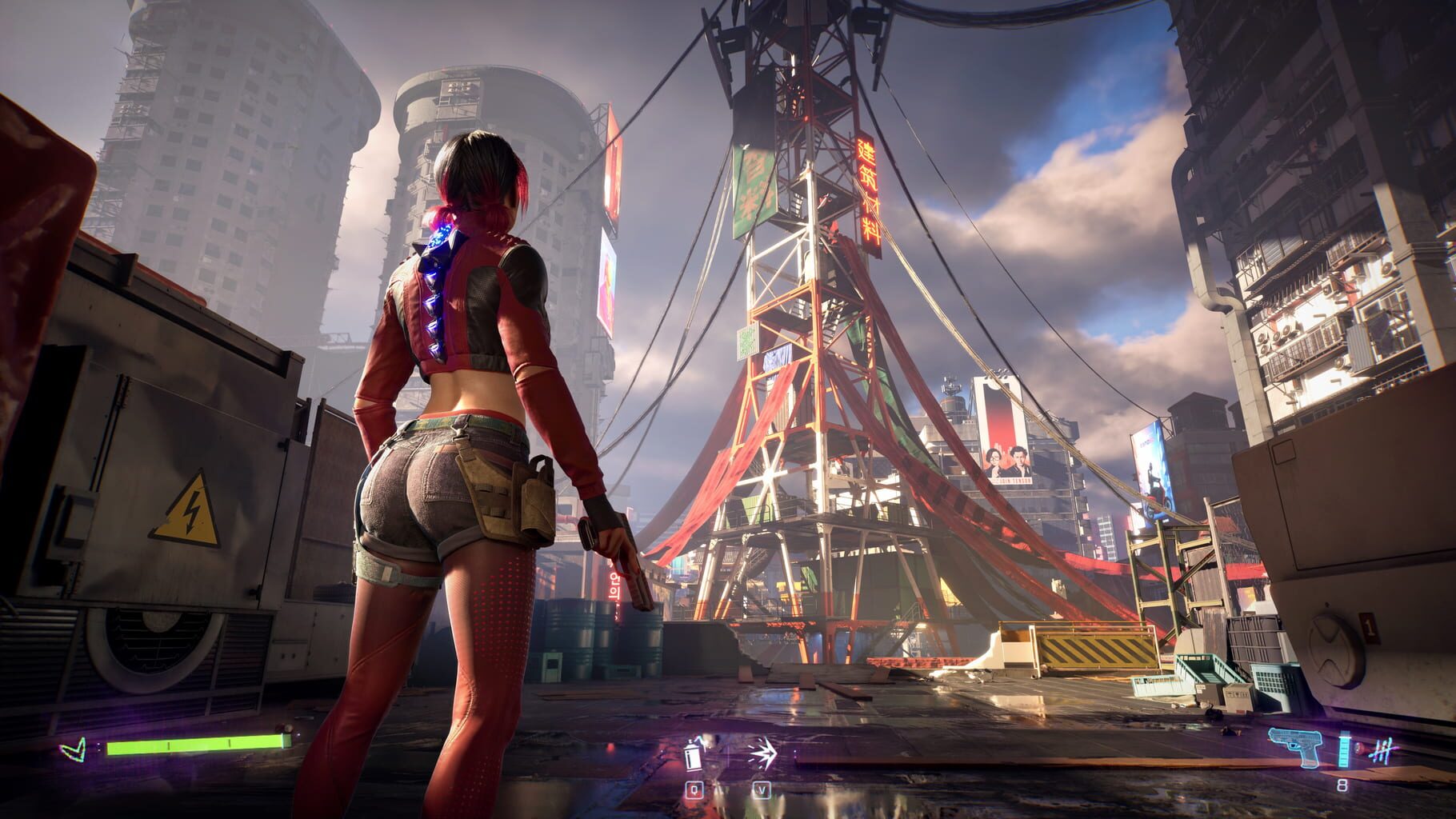The width and height of the screenshot is (1456, 819).
Task: Select the dash arrow ability icon
Action: click(x=764, y=752)
